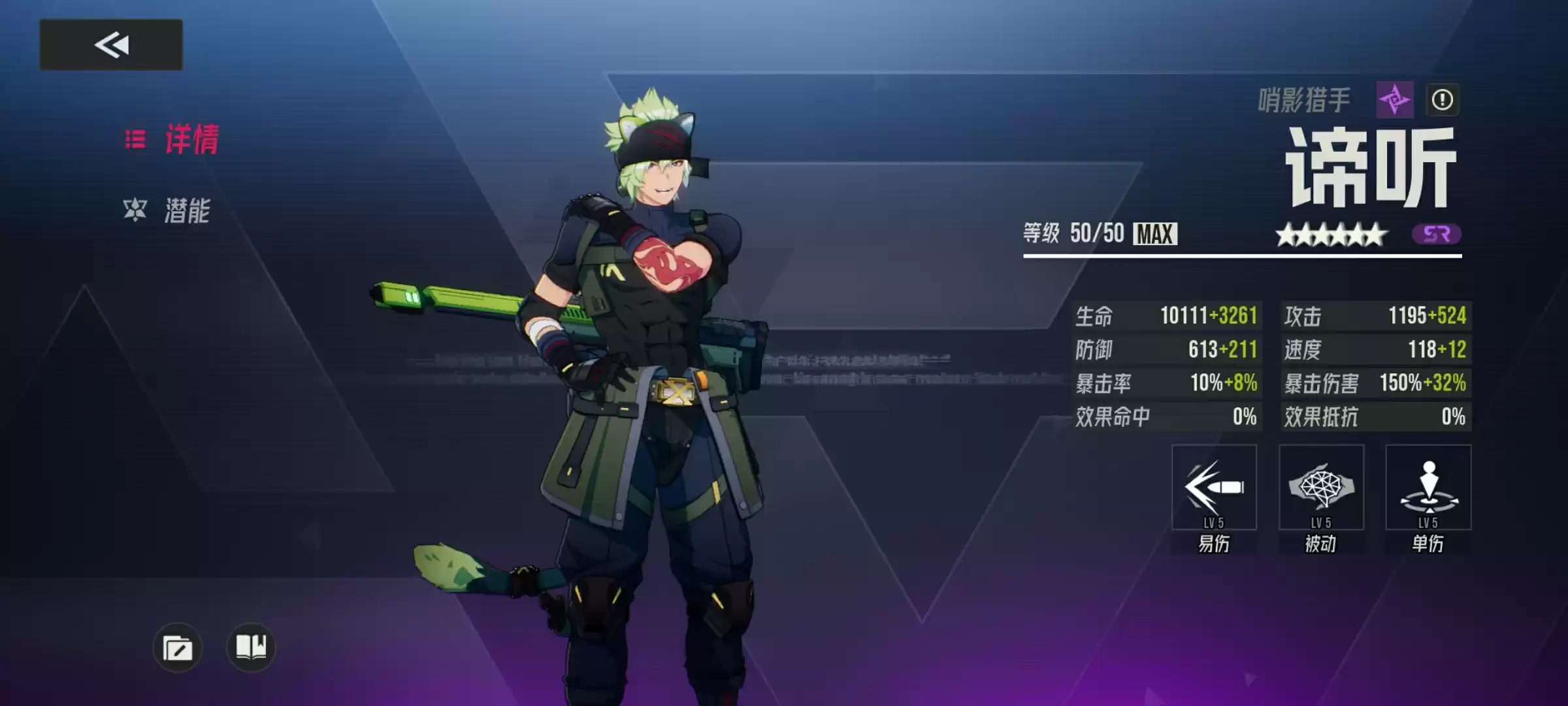Click the 哨影猎手 class label

click(x=1307, y=99)
